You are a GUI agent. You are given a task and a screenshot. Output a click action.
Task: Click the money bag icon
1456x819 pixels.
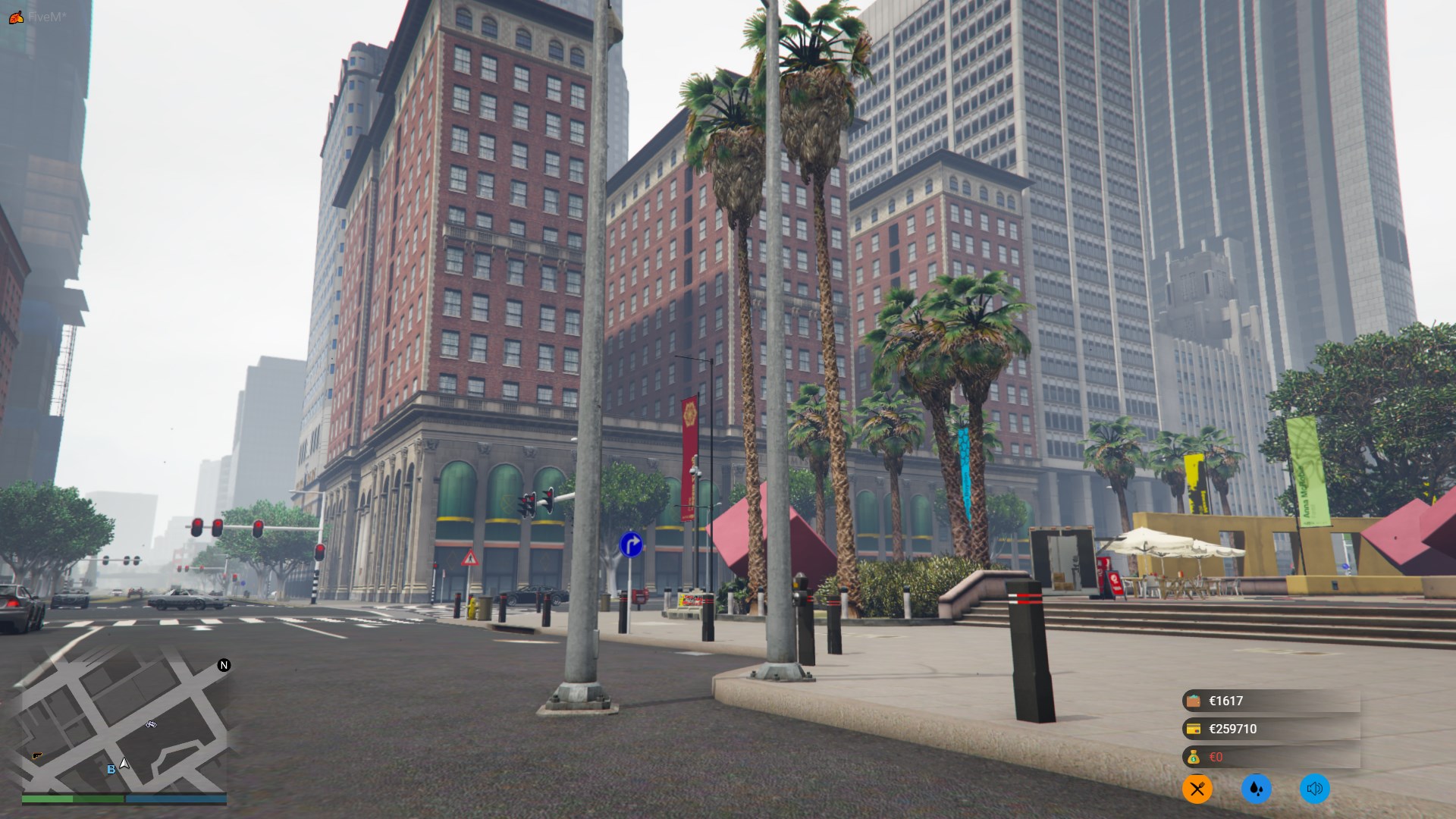tap(1194, 757)
